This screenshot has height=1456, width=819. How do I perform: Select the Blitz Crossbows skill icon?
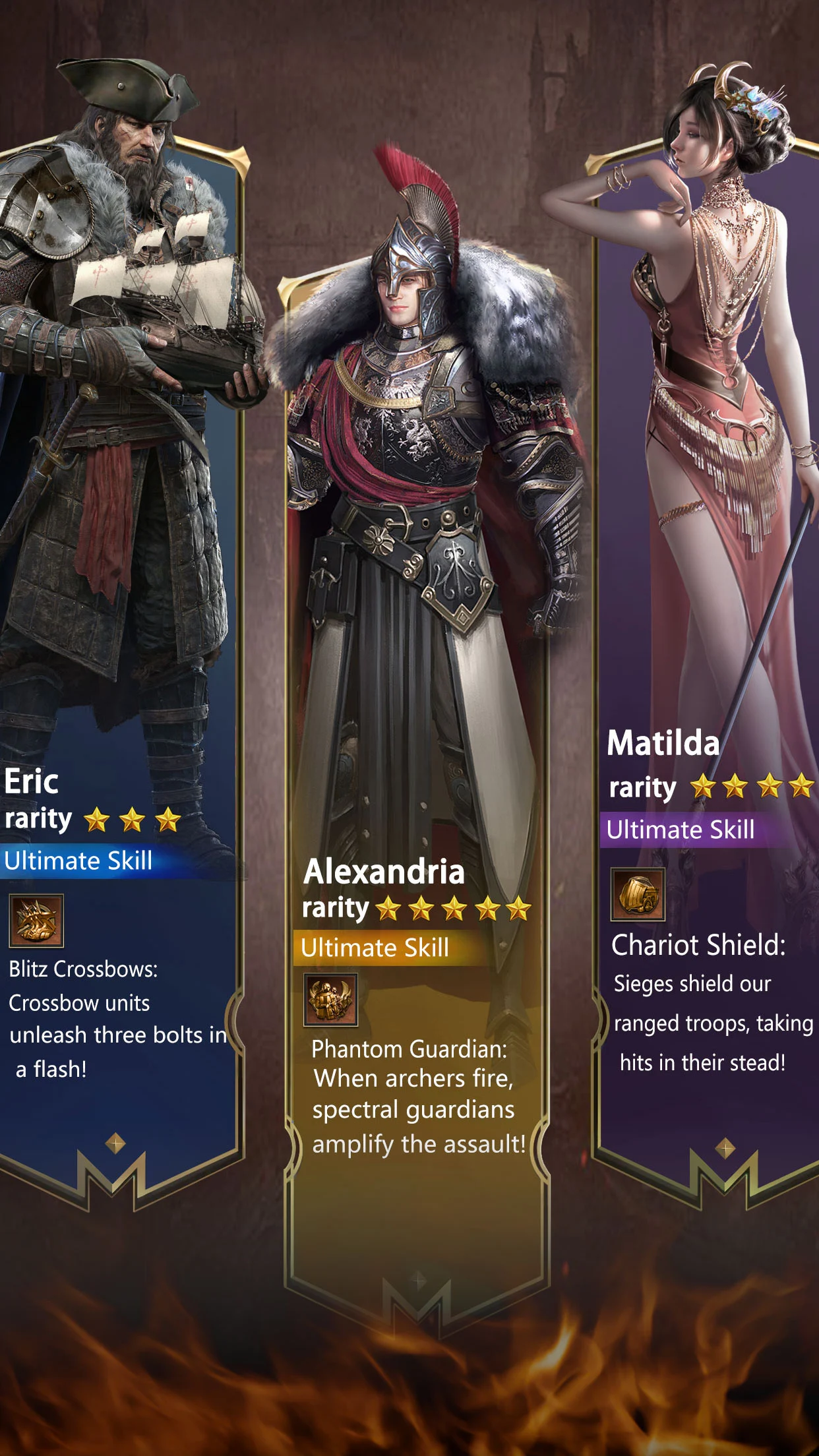pos(36,920)
